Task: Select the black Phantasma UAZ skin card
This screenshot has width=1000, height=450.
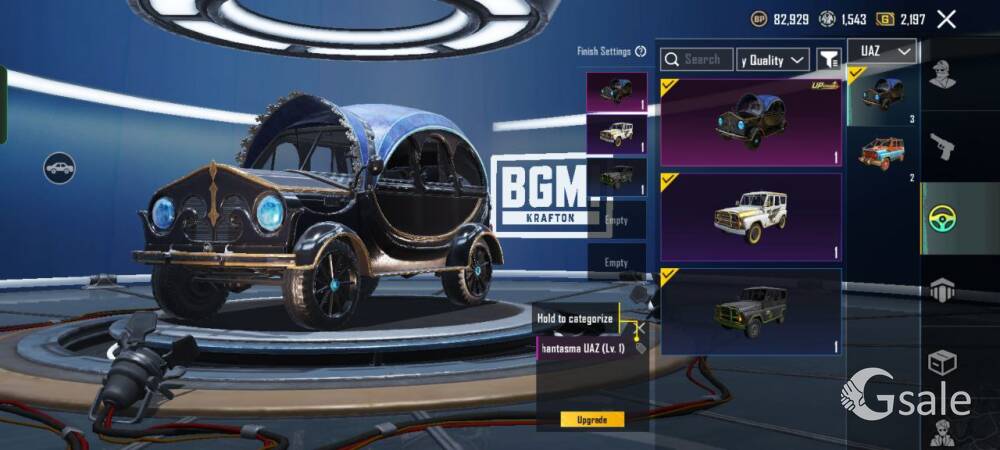Action: (x=750, y=122)
